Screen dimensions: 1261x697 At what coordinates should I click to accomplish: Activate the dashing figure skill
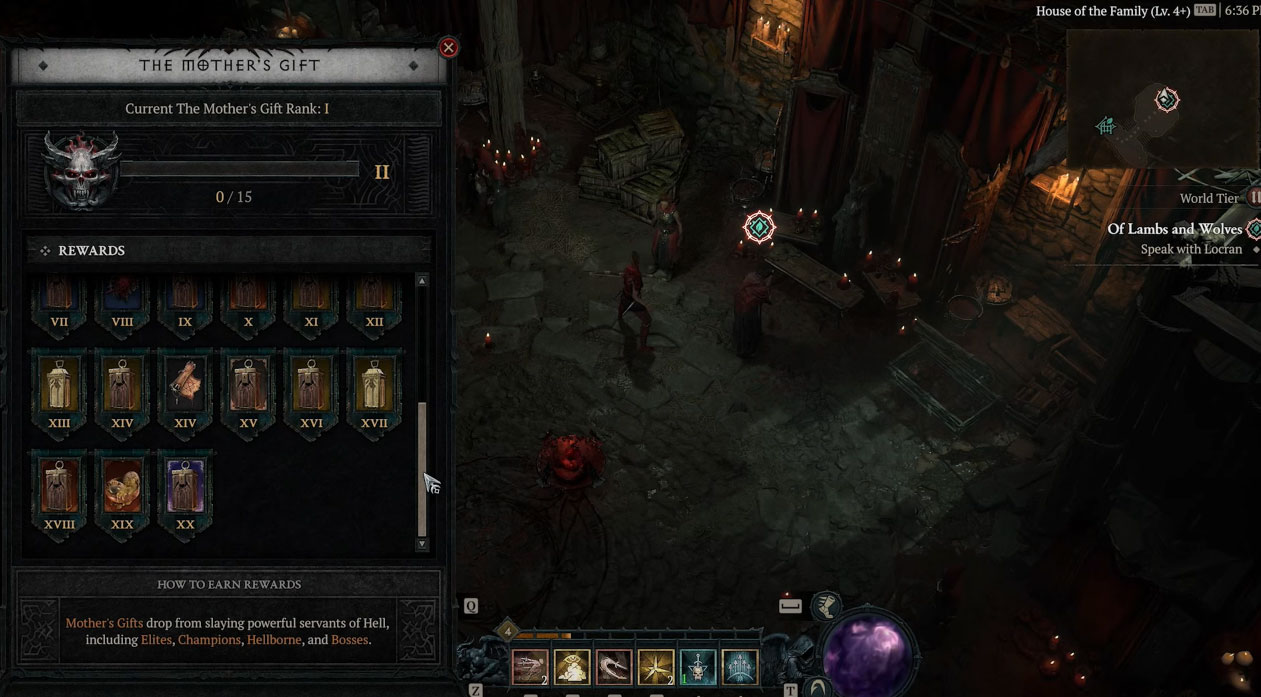(x=530, y=667)
